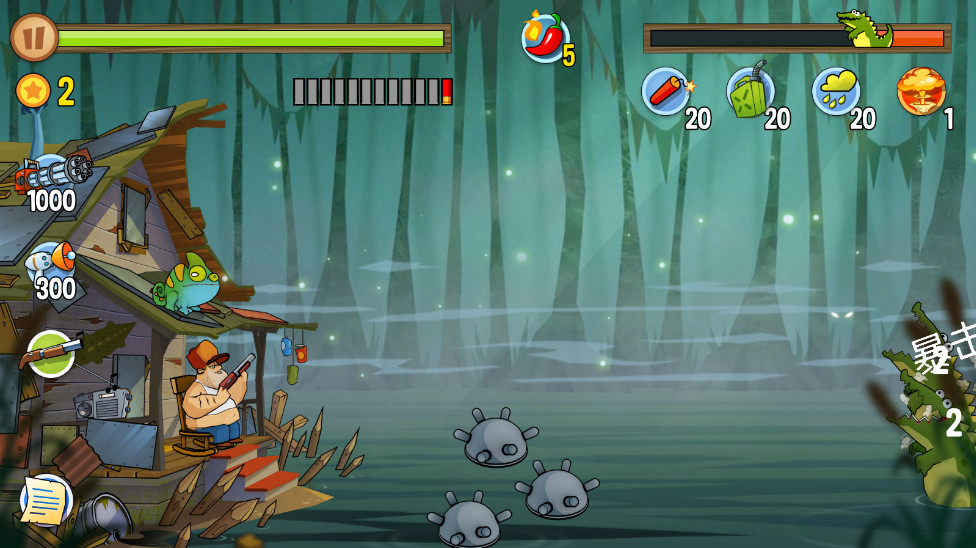Equip the shotgun weapon
The image size is (976, 548).
50,352
